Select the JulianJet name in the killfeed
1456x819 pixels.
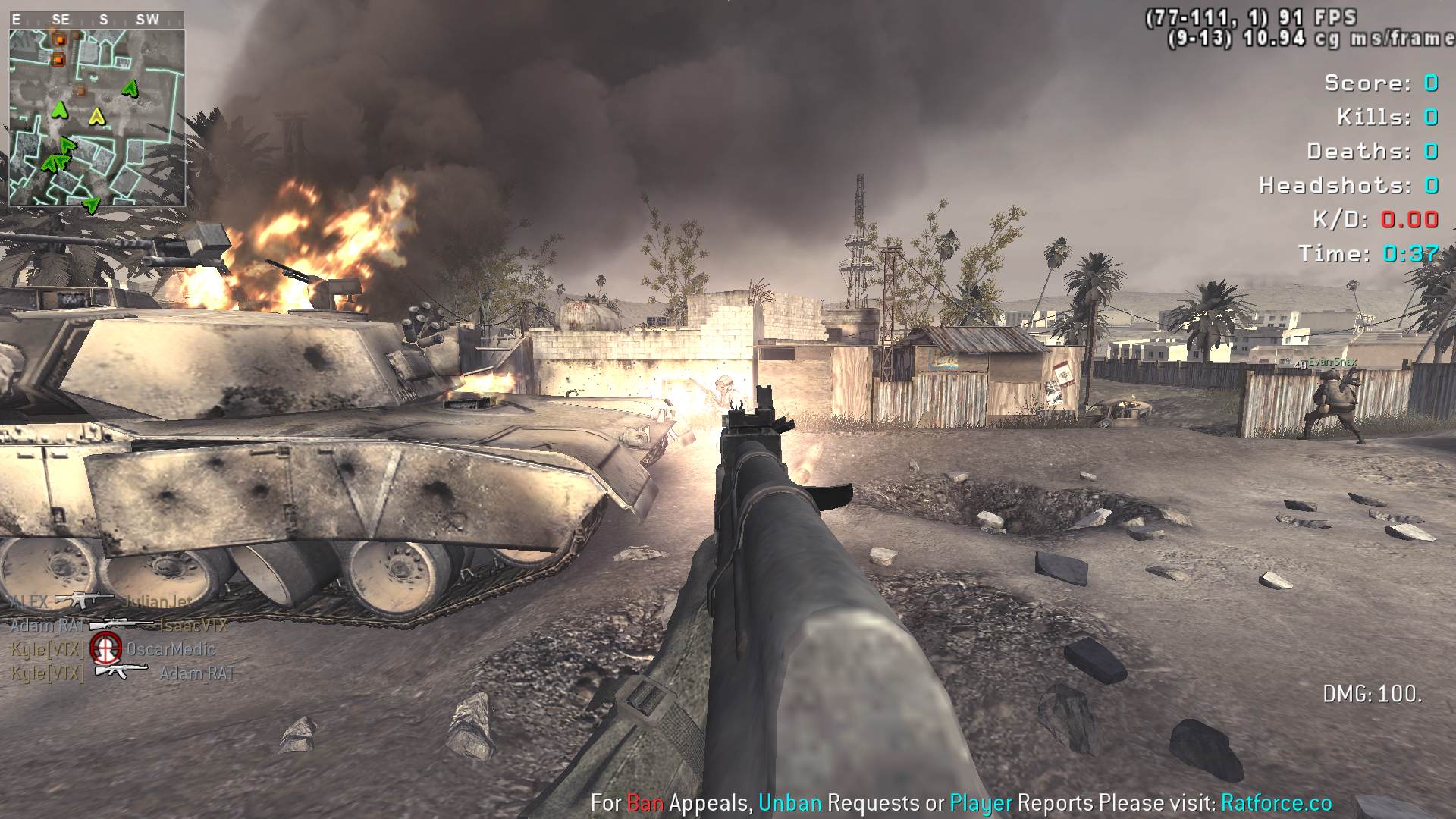tap(158, 601)
